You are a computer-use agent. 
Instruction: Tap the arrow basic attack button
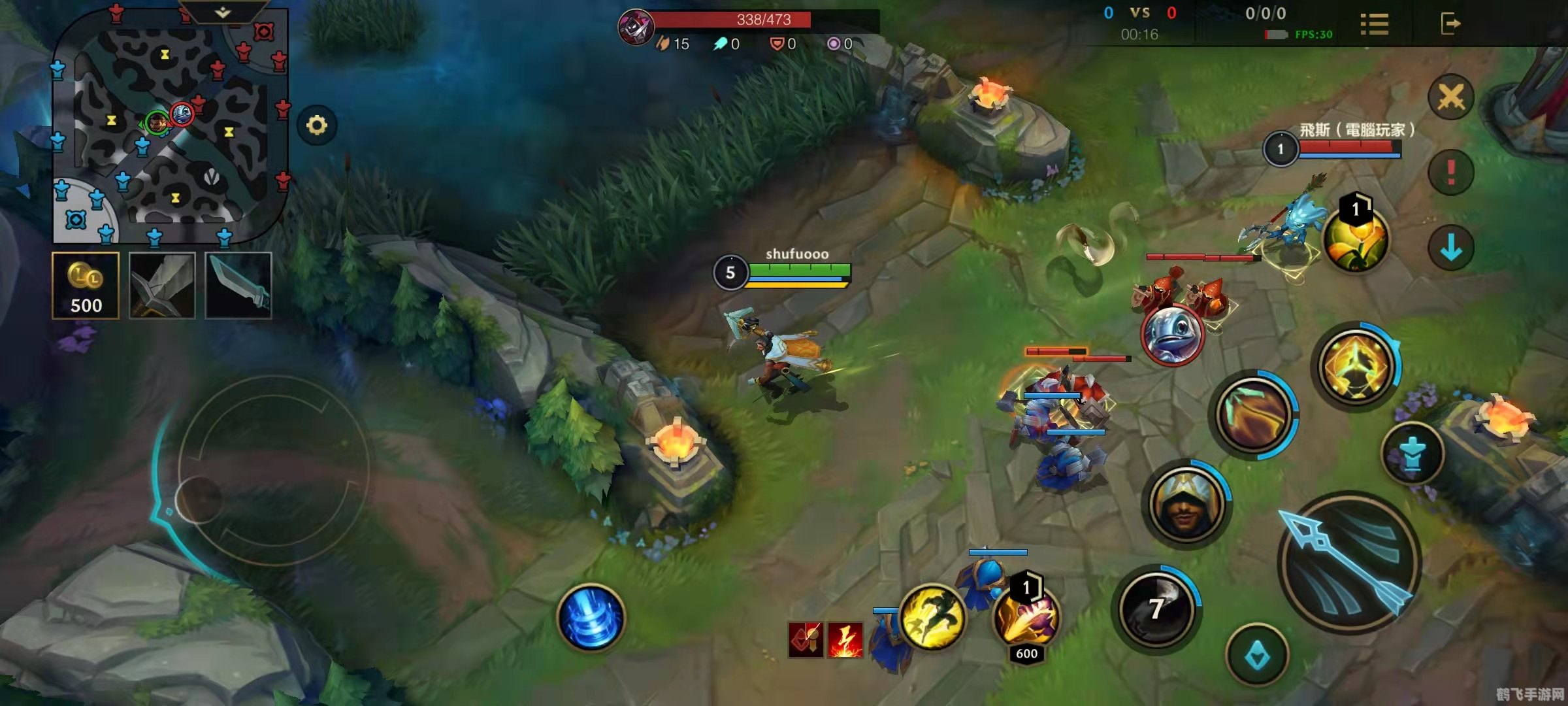point(1349,563)
